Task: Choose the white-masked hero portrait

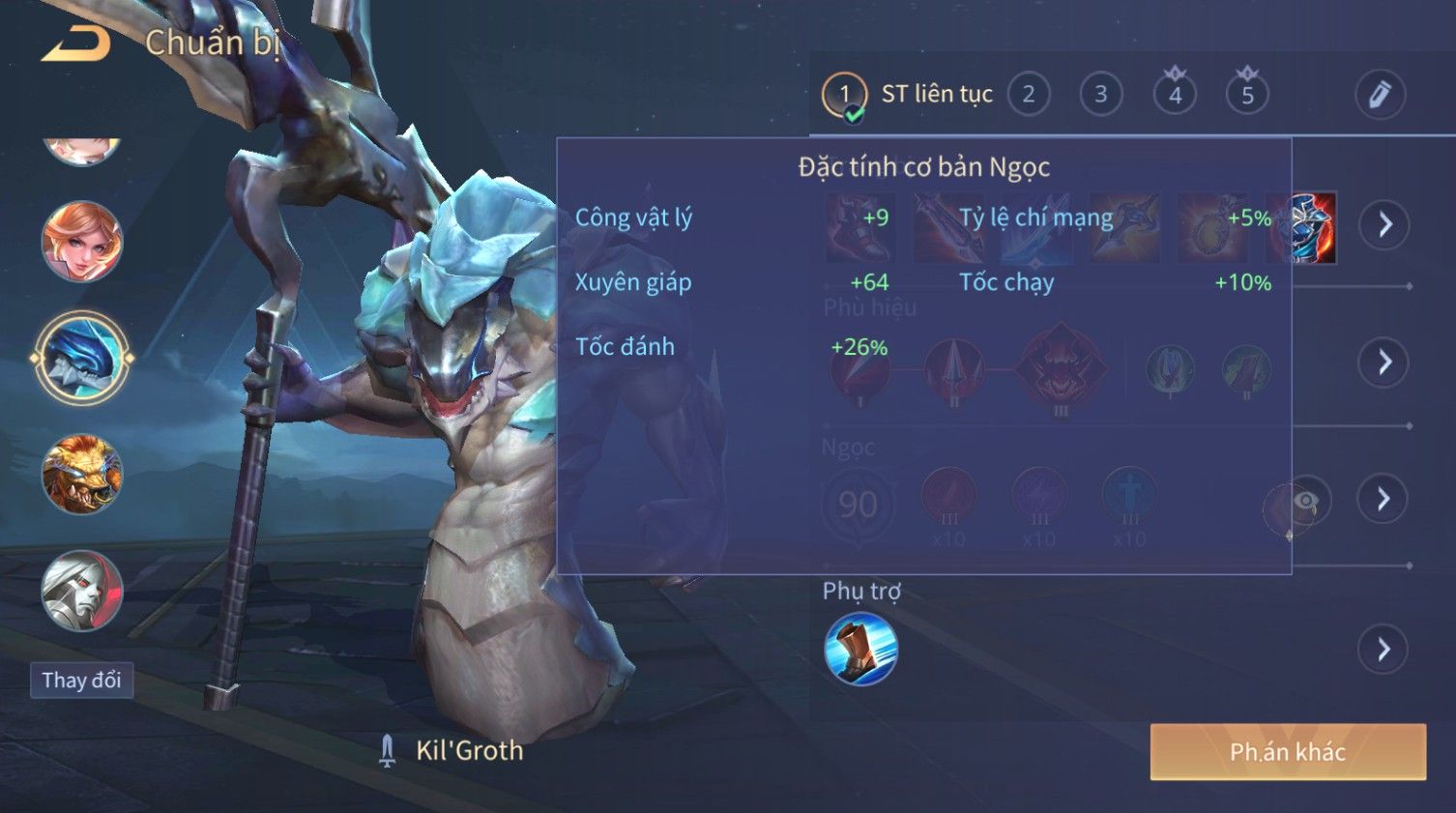Action: point(82,591)
